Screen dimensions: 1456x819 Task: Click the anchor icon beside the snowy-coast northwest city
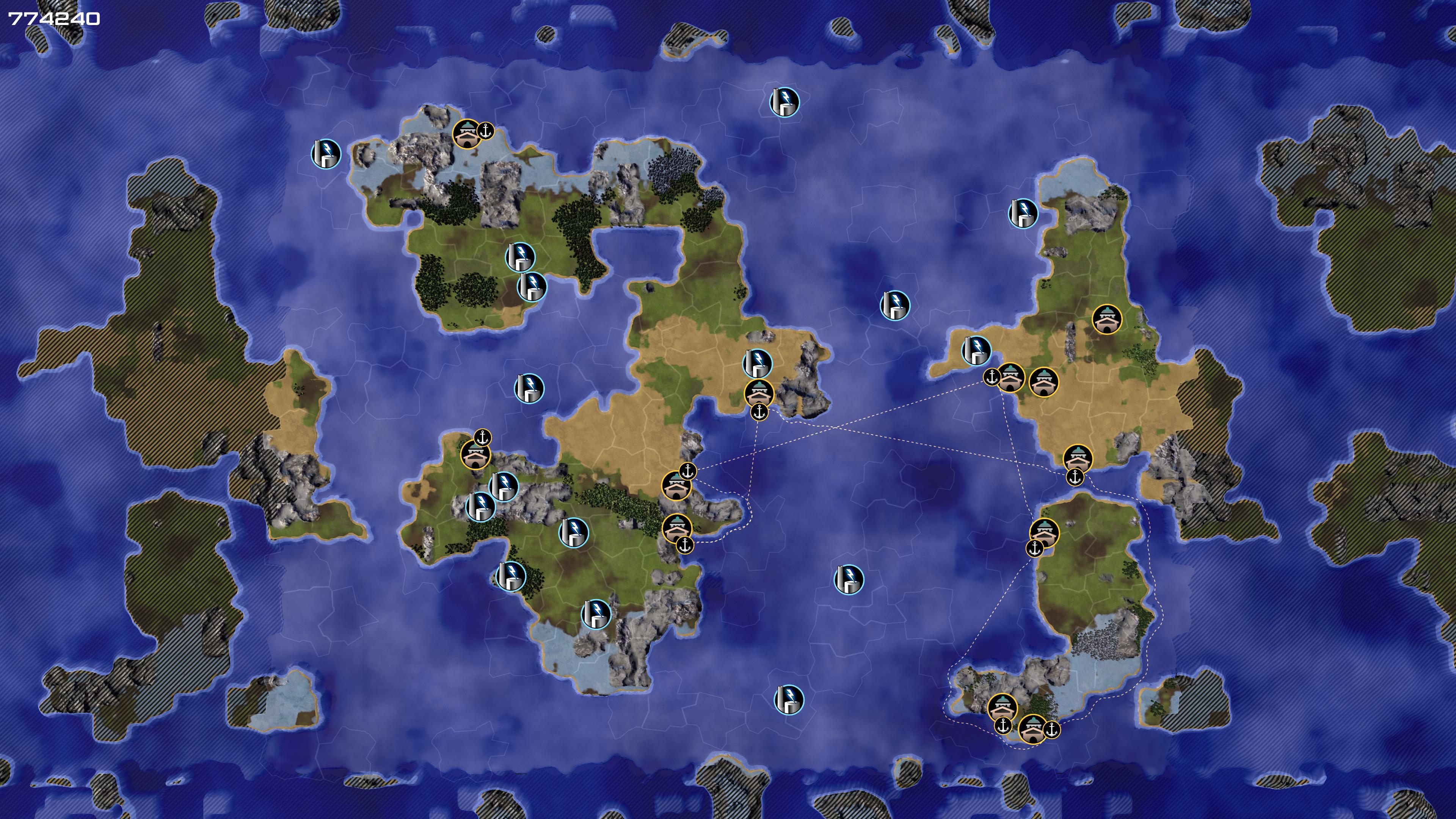[485, 130]
